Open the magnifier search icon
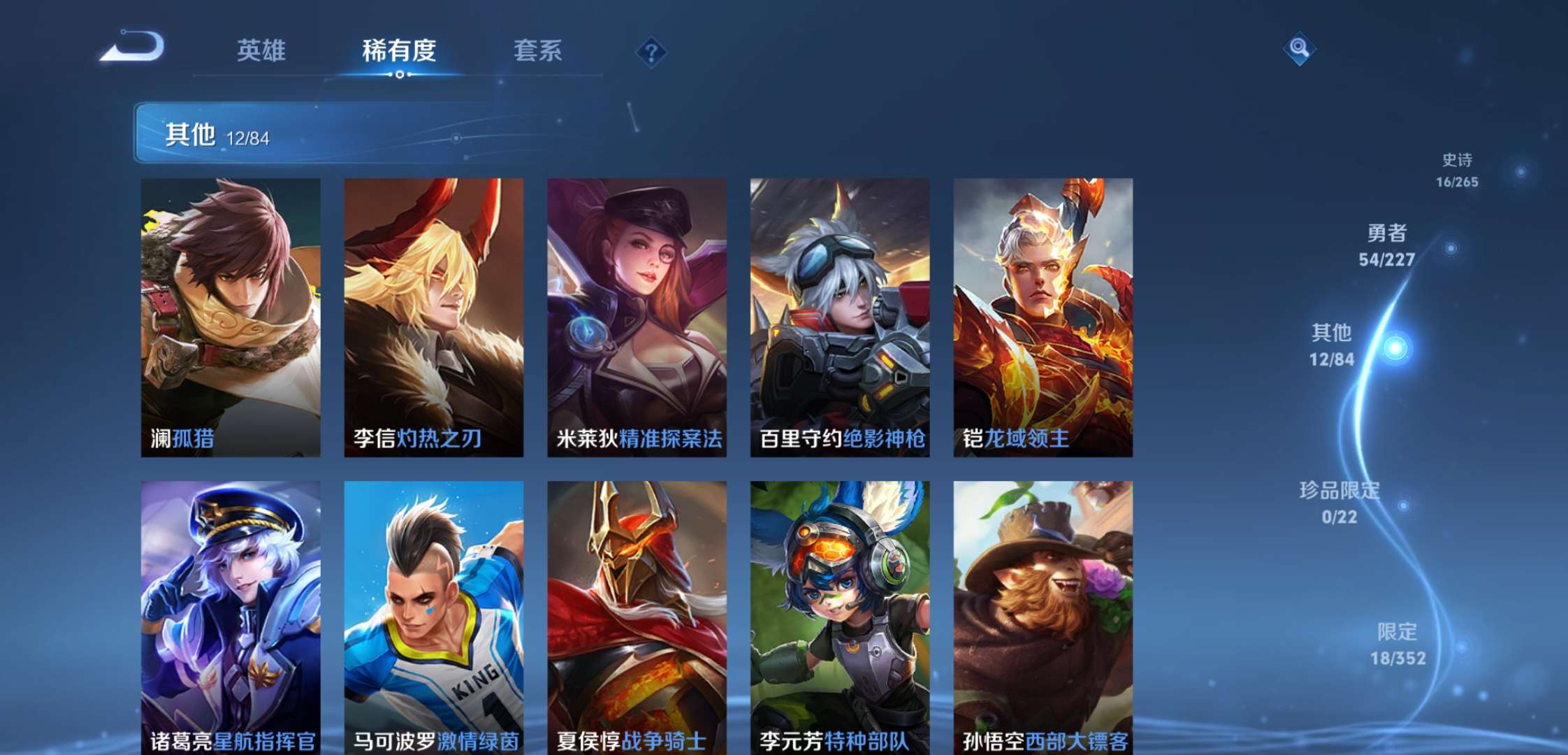The width and height of the screenshot is (1568, 755). [1299, 48]
